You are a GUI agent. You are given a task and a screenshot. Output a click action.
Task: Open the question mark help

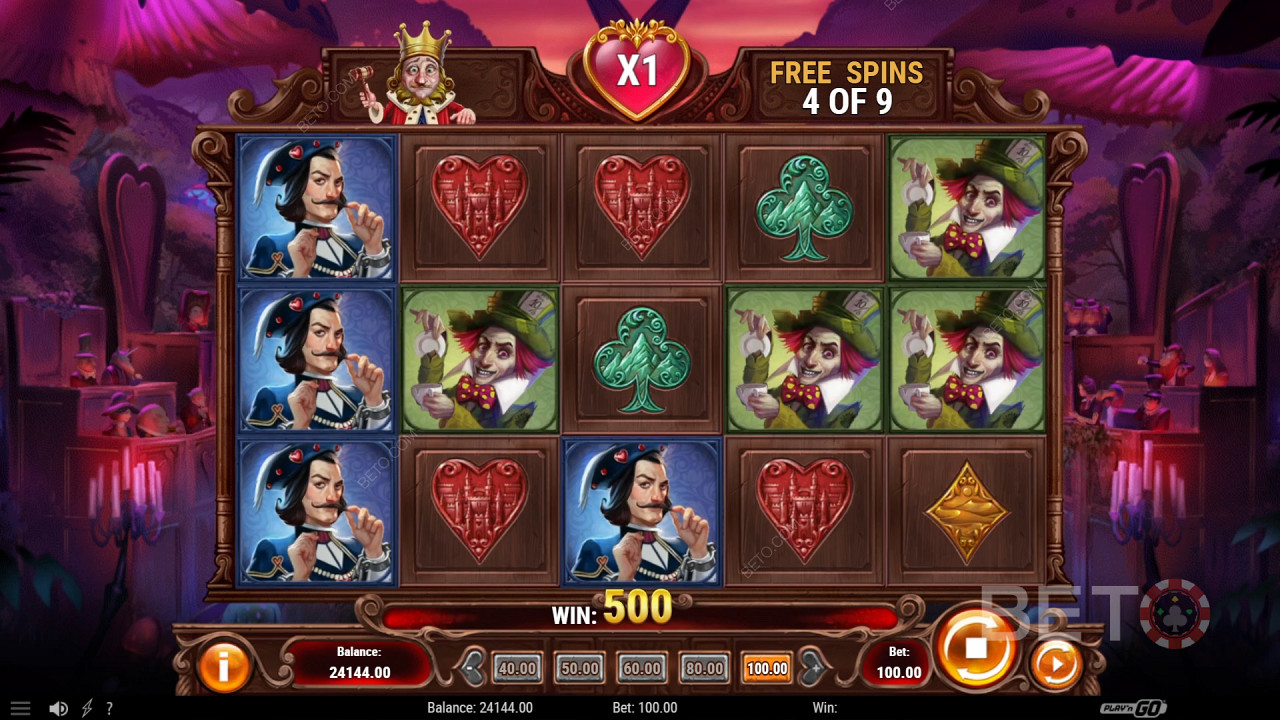coord(109,708)
